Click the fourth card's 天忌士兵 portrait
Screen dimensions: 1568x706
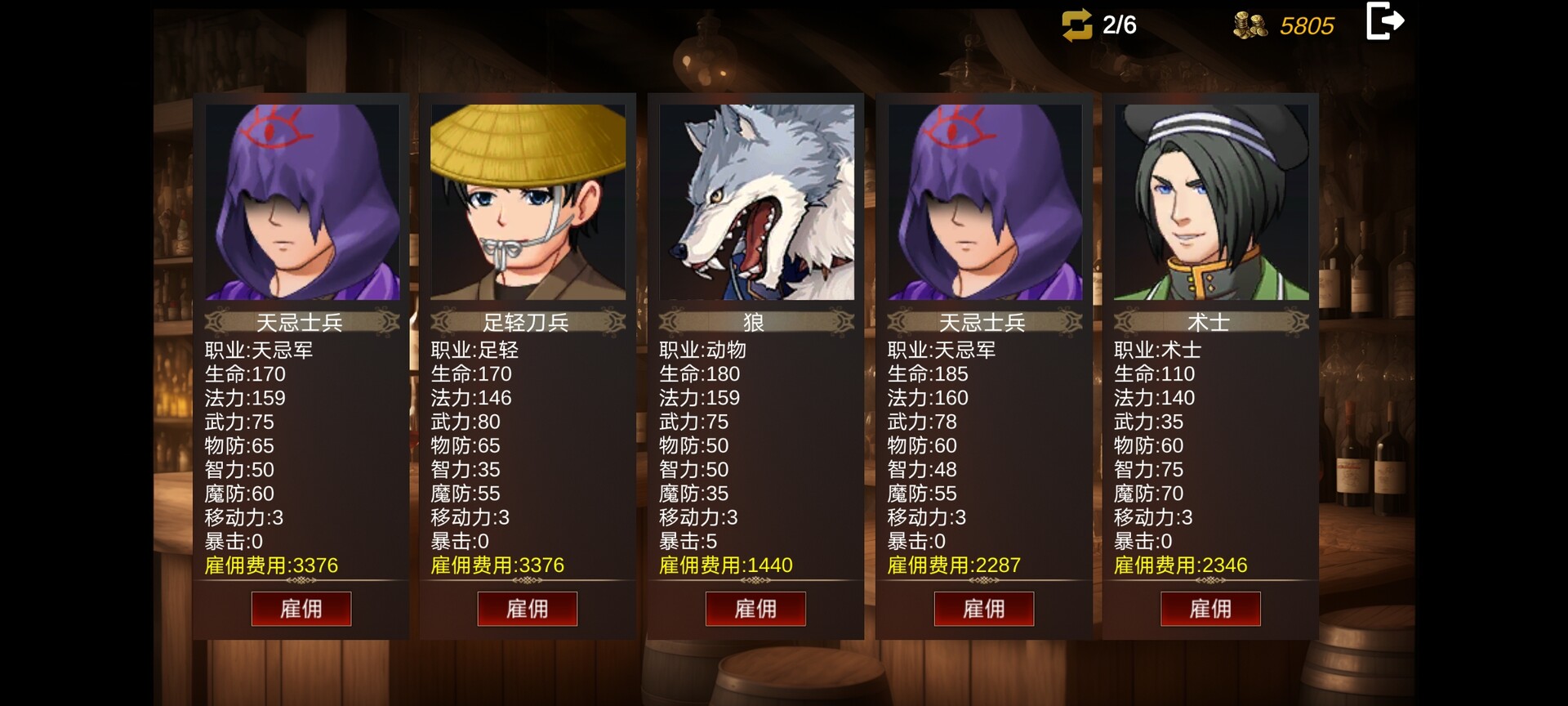coord(983,202)
